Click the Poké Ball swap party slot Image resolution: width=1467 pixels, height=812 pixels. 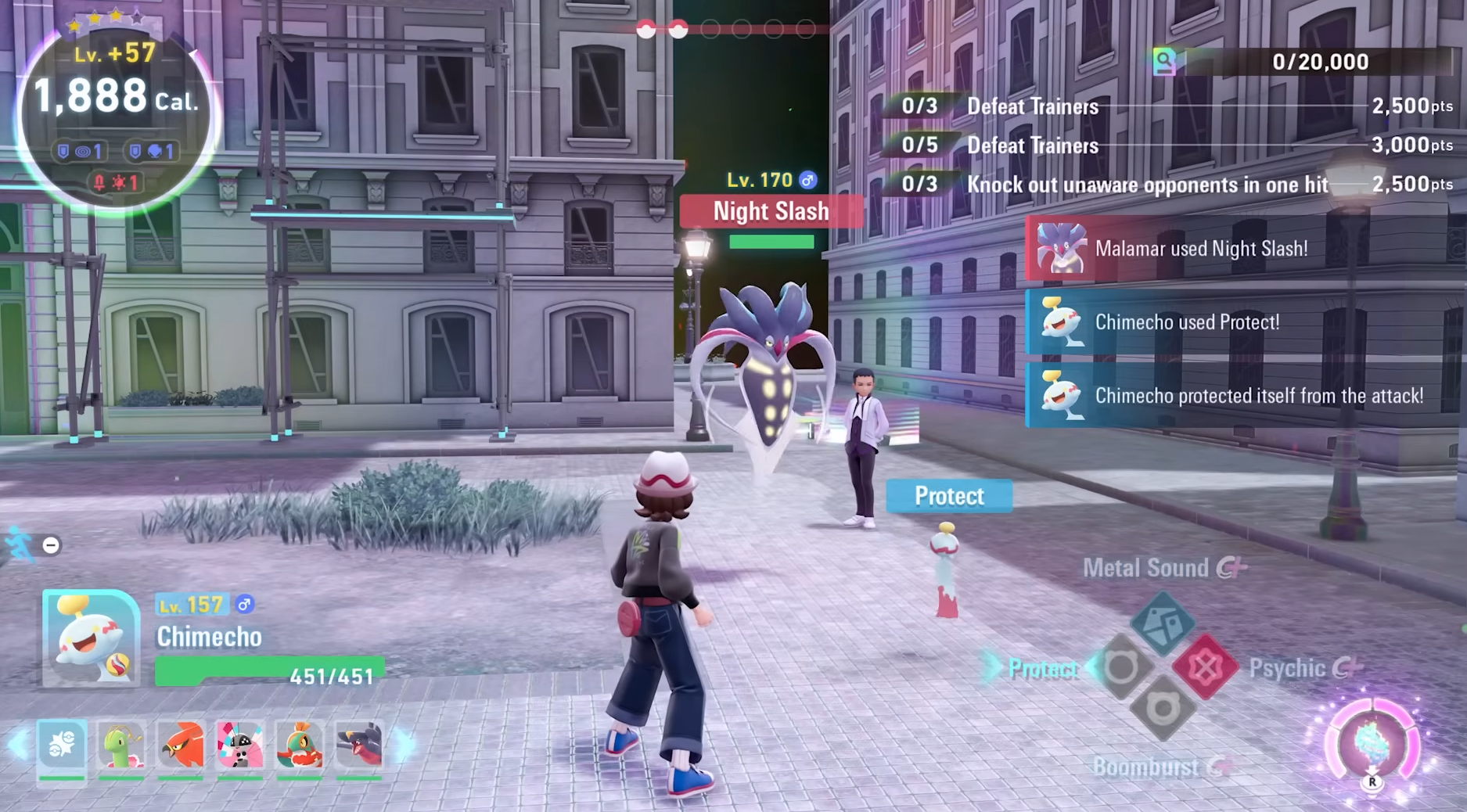(62, 746)
